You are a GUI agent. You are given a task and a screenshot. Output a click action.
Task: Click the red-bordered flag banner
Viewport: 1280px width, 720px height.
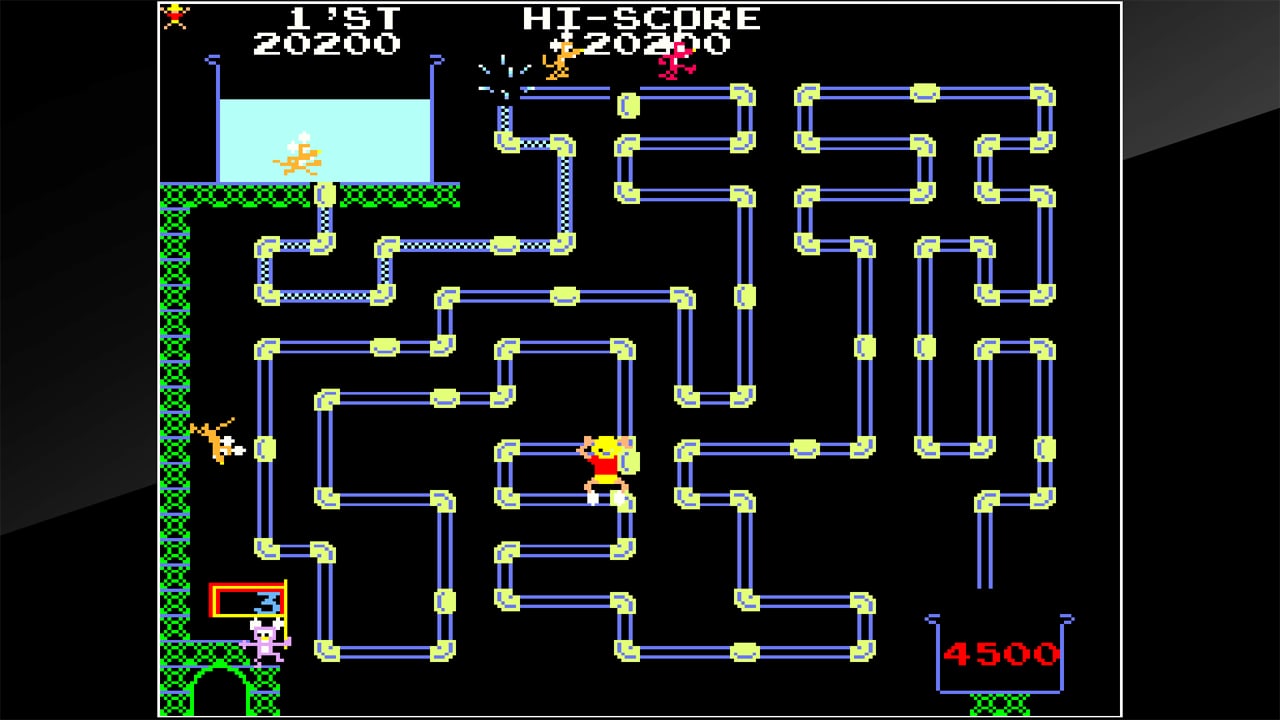pyautogui.click(x=246, y=597)
